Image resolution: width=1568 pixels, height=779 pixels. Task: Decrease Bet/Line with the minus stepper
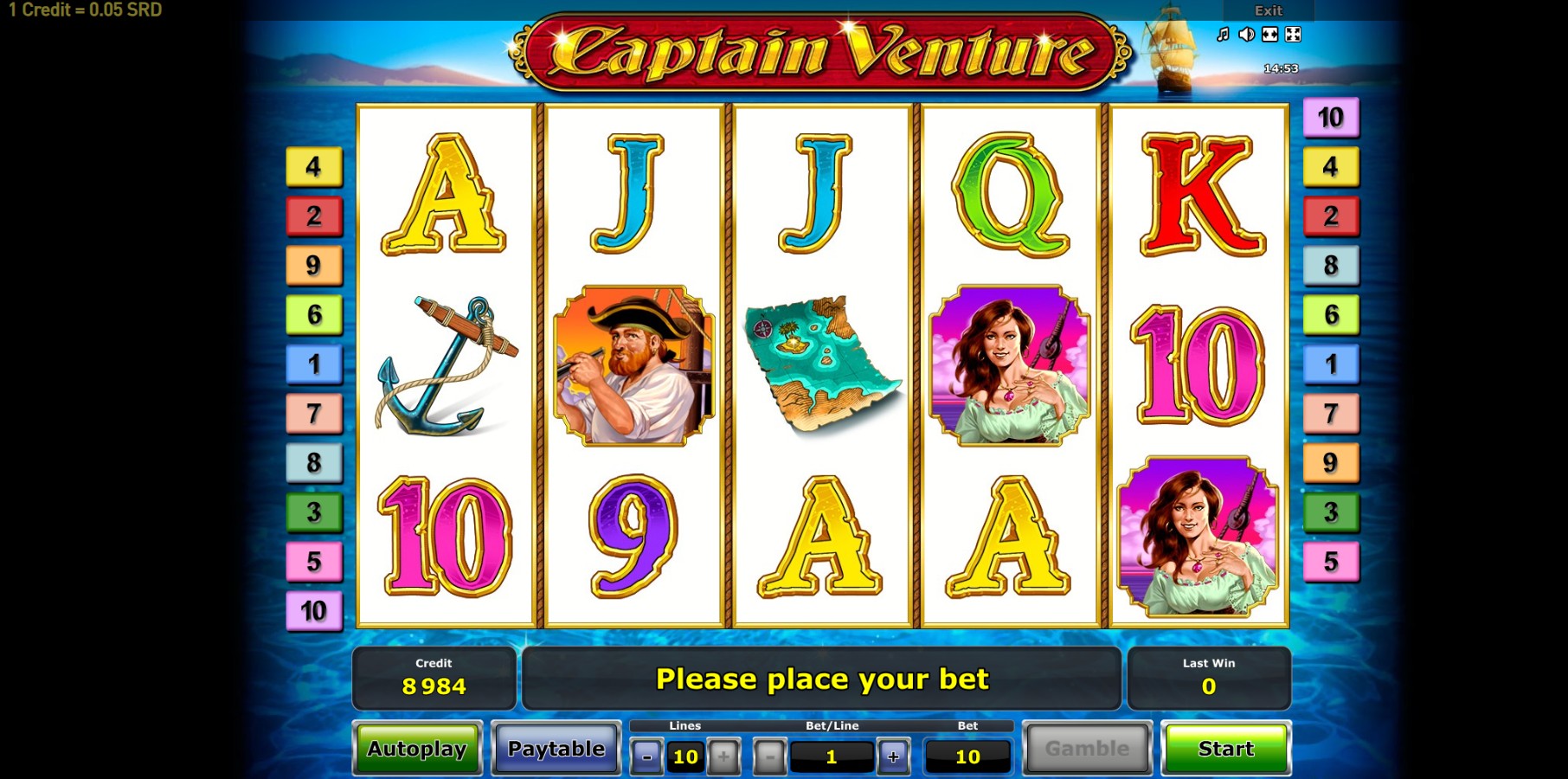pos(769,754)
